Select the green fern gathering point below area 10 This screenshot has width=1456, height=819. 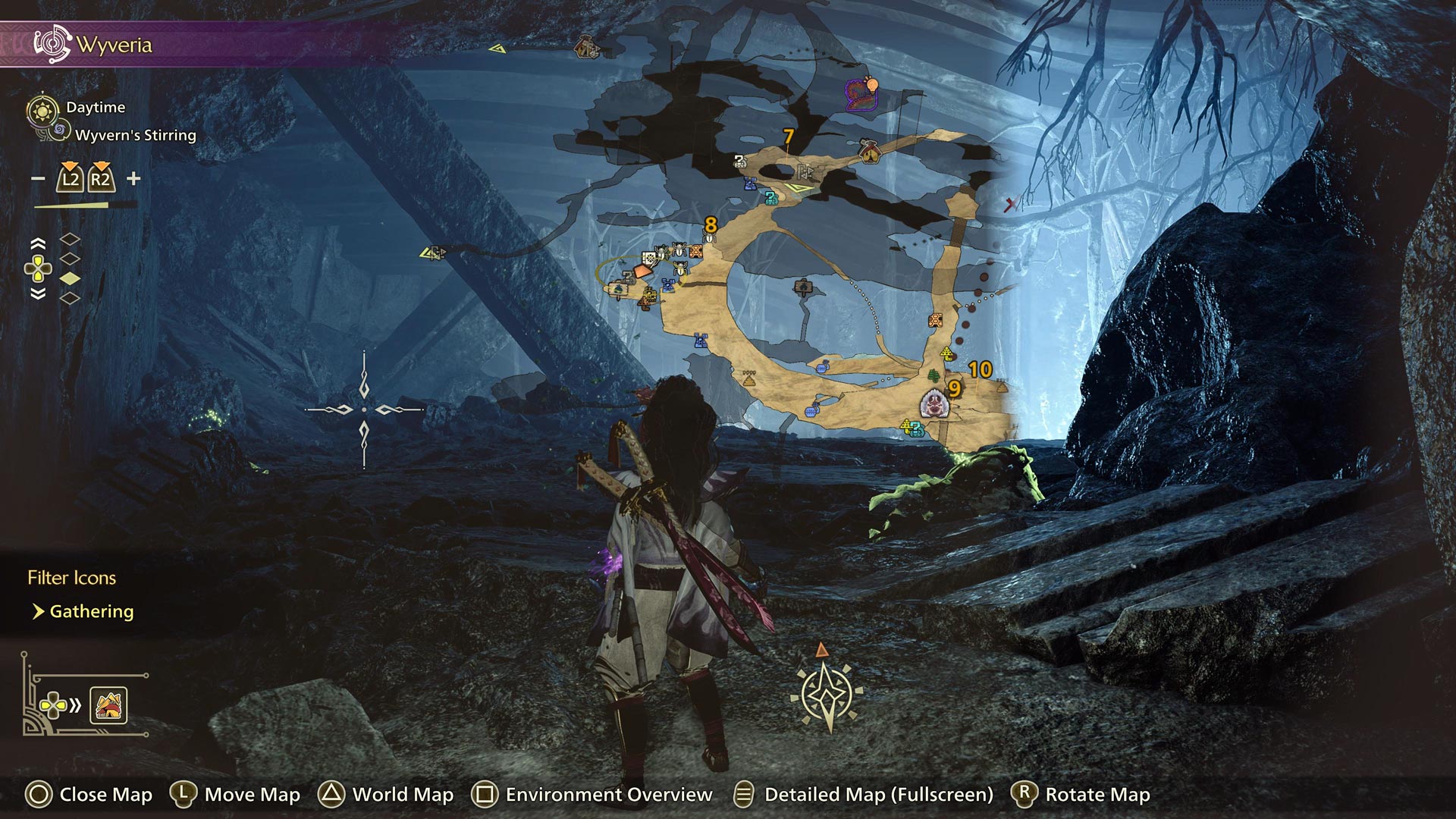pos(933,376)
